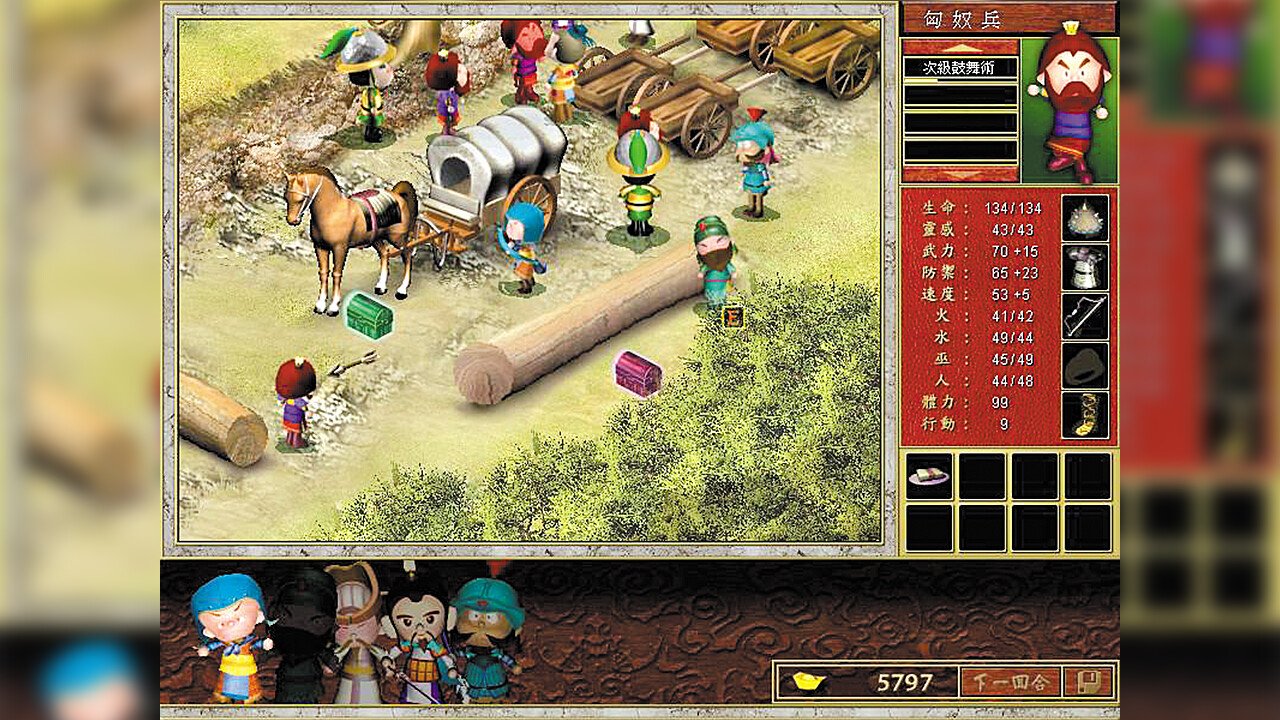Select the 次級鼓舞術 skill entry
The image size is (1280, 720).
tap(957, 65)
